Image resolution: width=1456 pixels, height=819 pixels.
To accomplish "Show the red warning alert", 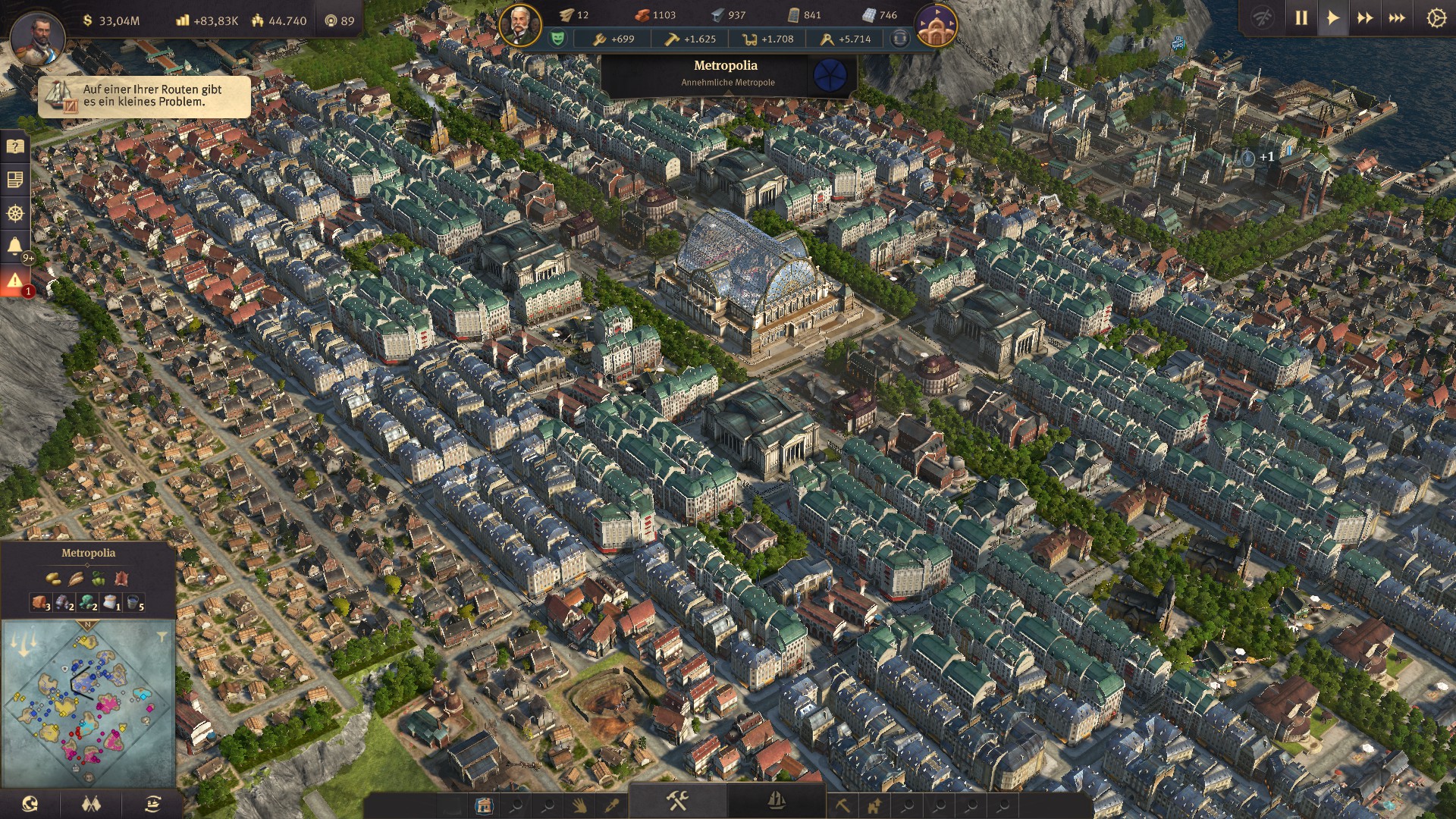I will coord(14,281).
